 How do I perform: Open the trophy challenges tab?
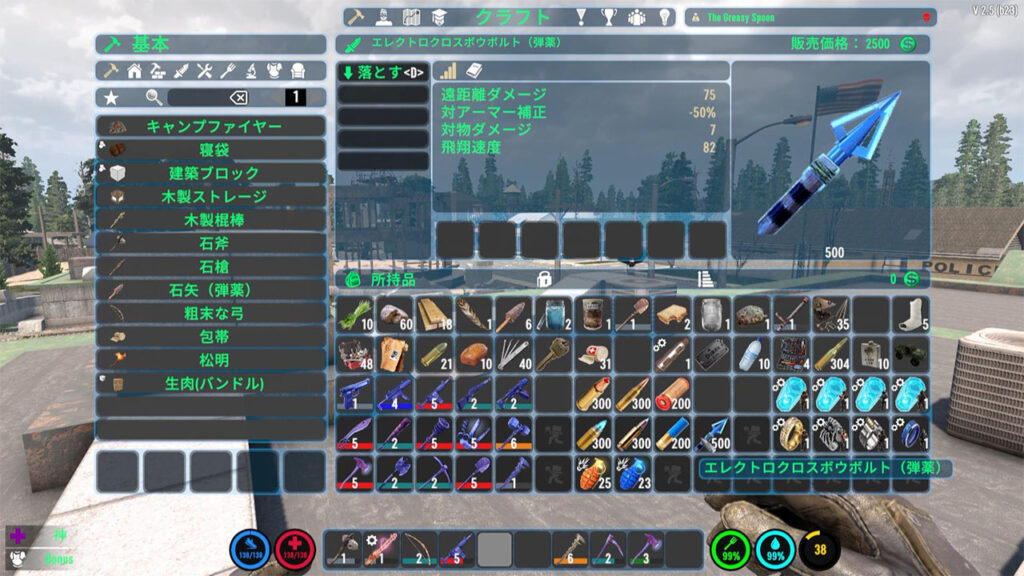click(x=608, y=17)
